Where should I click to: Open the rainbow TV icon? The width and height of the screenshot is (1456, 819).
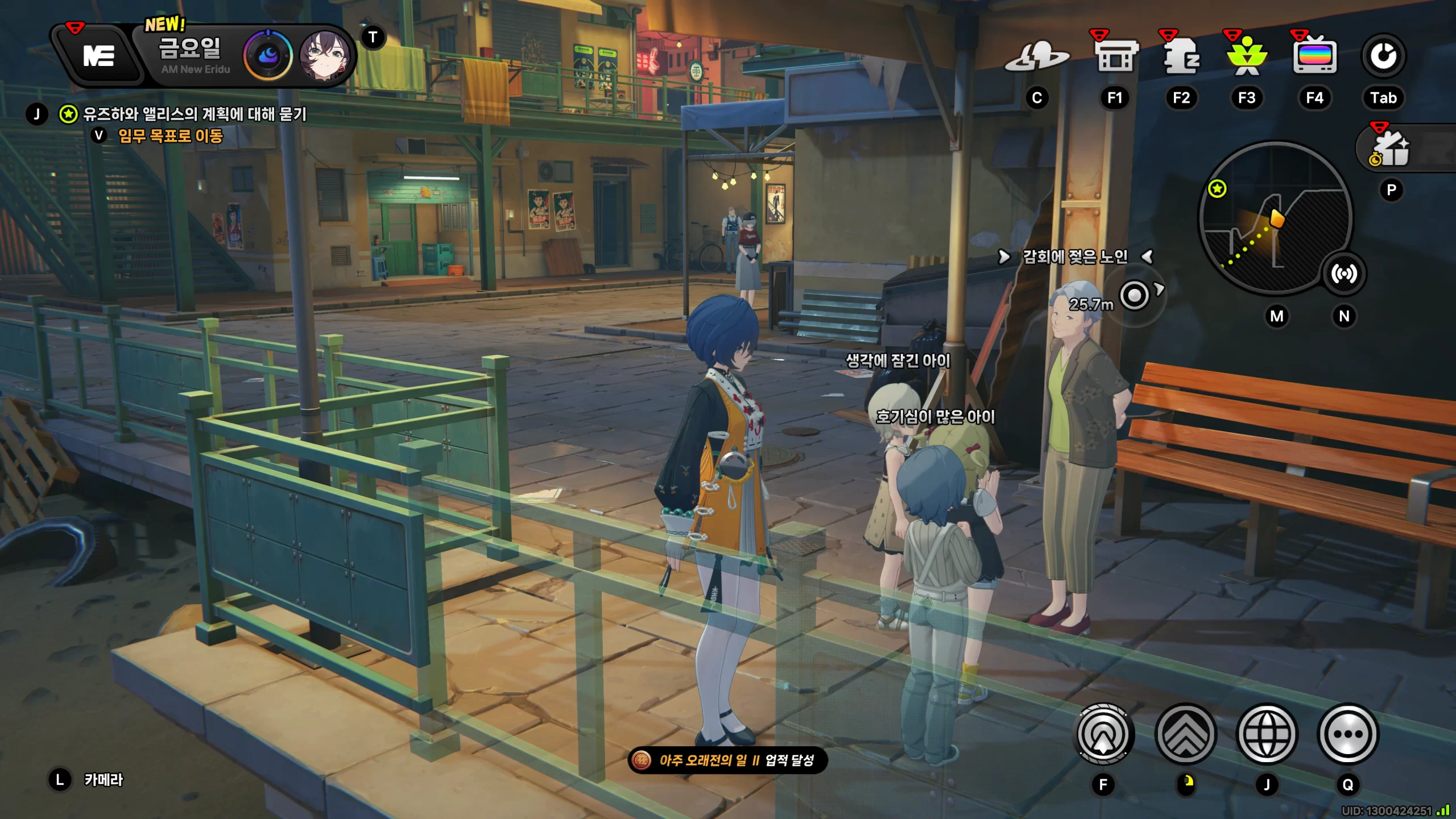(1314, 56)
